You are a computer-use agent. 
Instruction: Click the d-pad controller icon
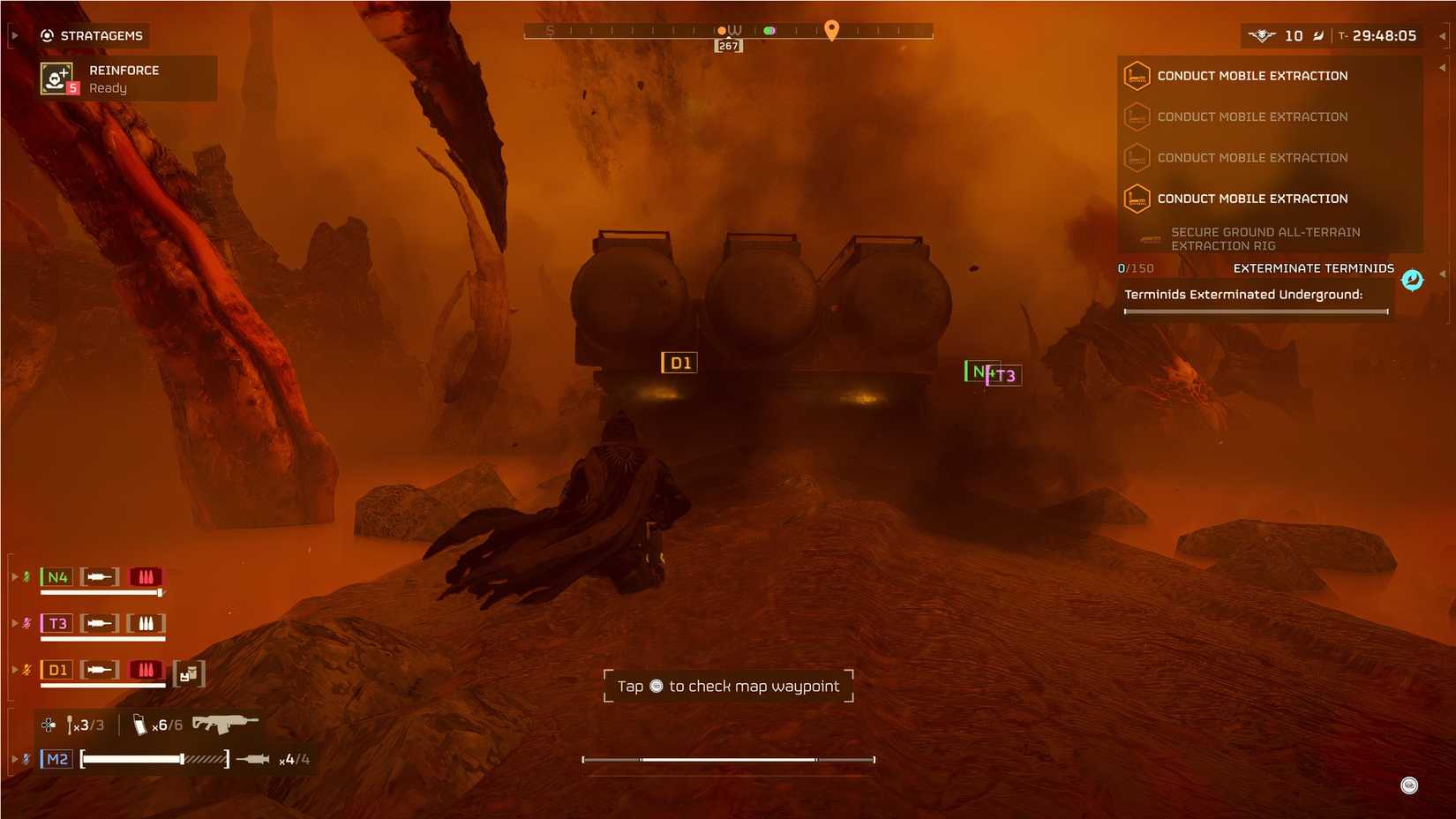tap(47, 725)
